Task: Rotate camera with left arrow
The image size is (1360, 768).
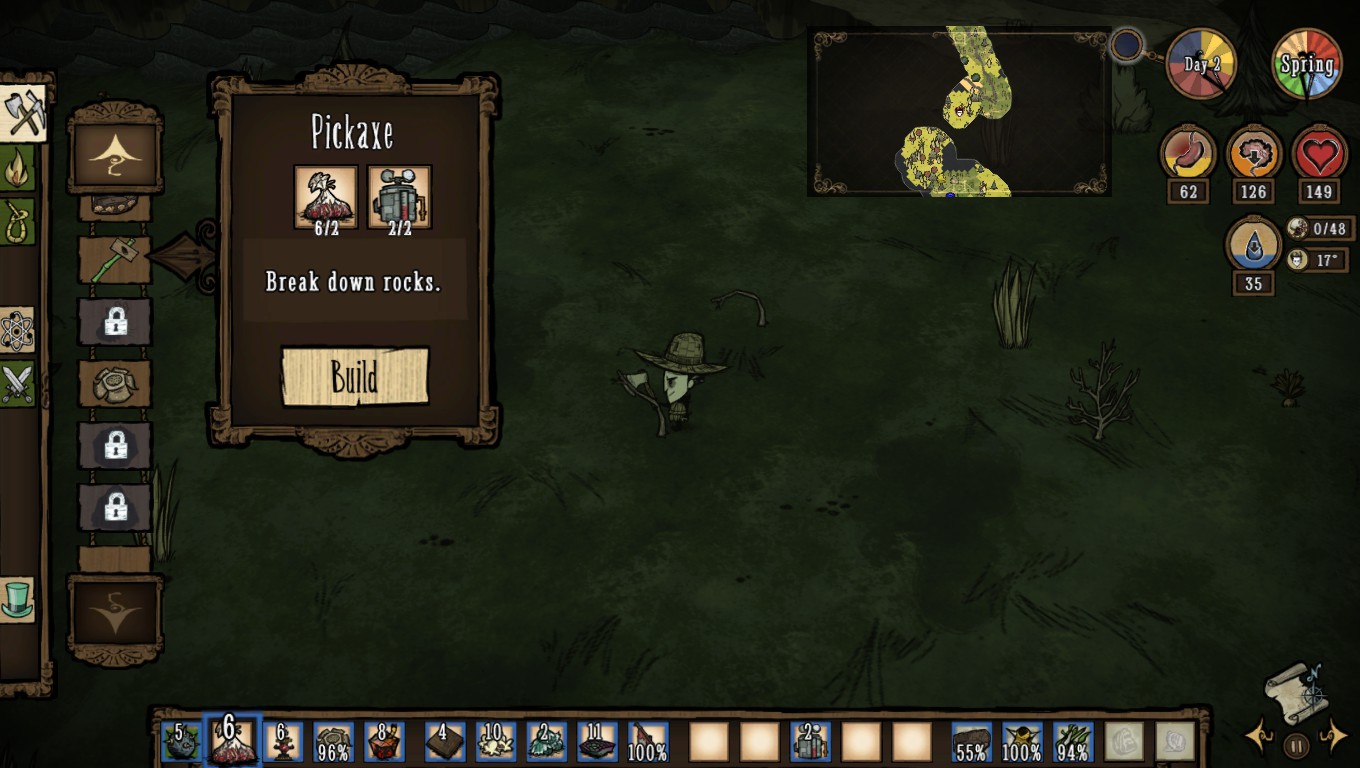Action: (x=1258, y=738)
